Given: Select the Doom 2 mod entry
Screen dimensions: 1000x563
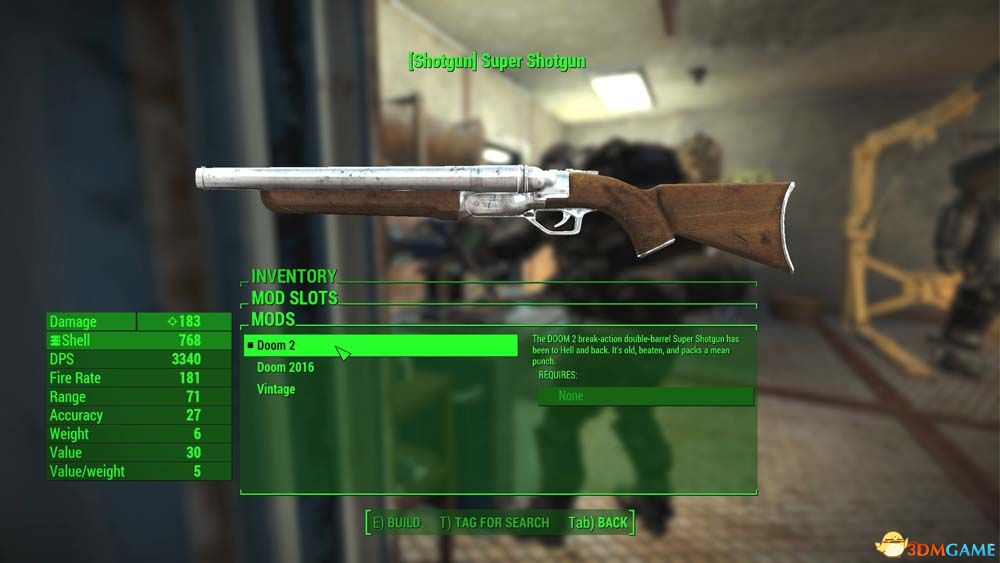Looking at the screenshot, I should point(380,346).
